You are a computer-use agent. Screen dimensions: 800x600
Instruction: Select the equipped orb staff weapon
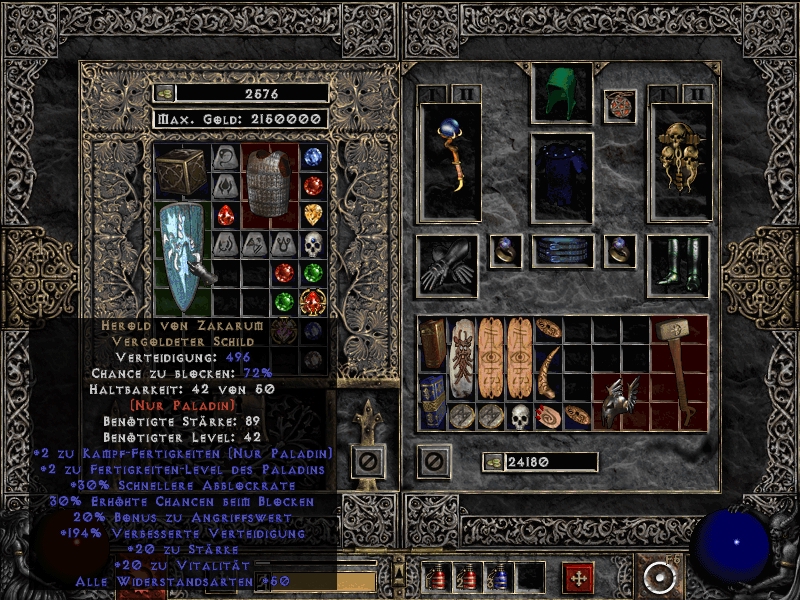(449, 160)
